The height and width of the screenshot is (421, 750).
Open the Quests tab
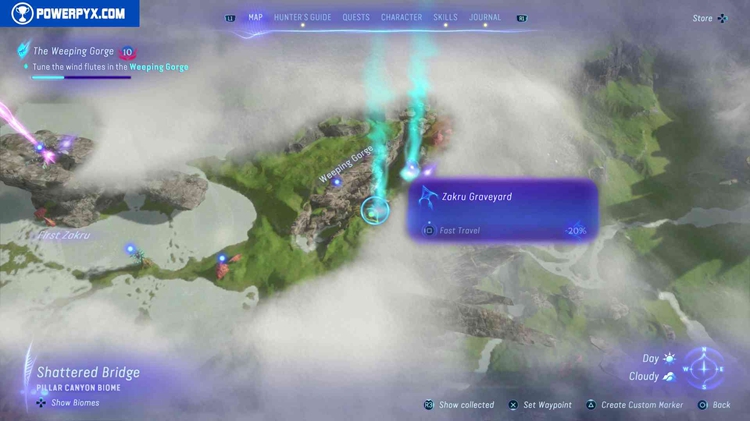356,17
